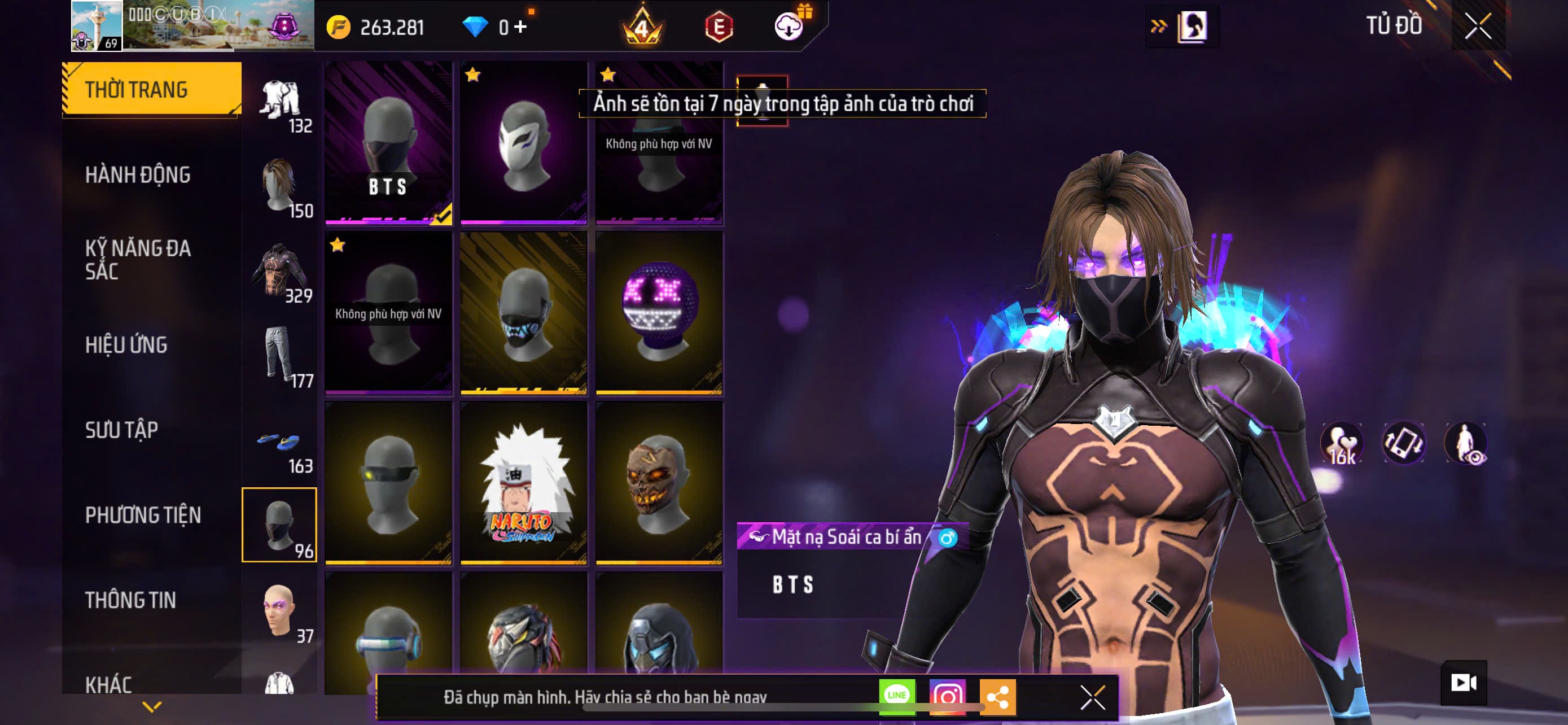
Task: Open the video camera recording button
Action: [x=1464, y=683]
